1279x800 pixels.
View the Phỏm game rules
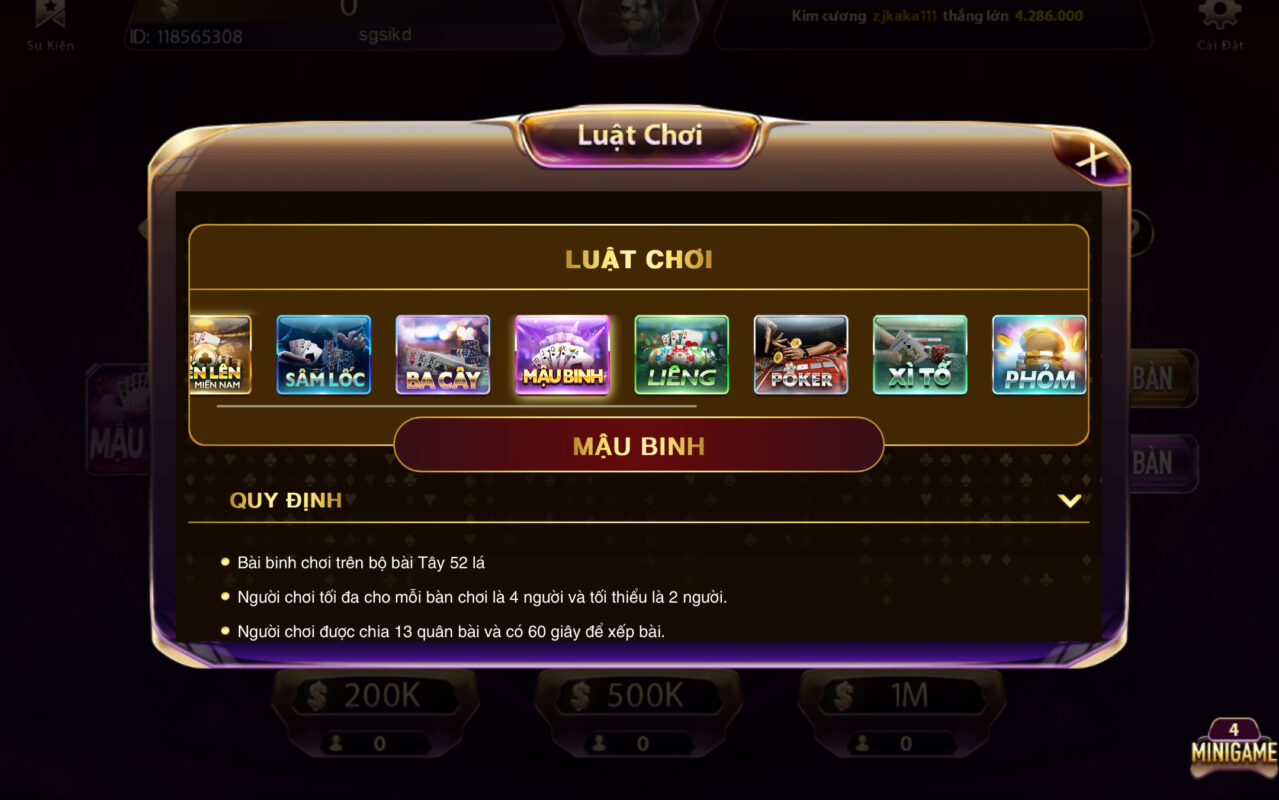pyautogui.click(x=1038, y=355)
